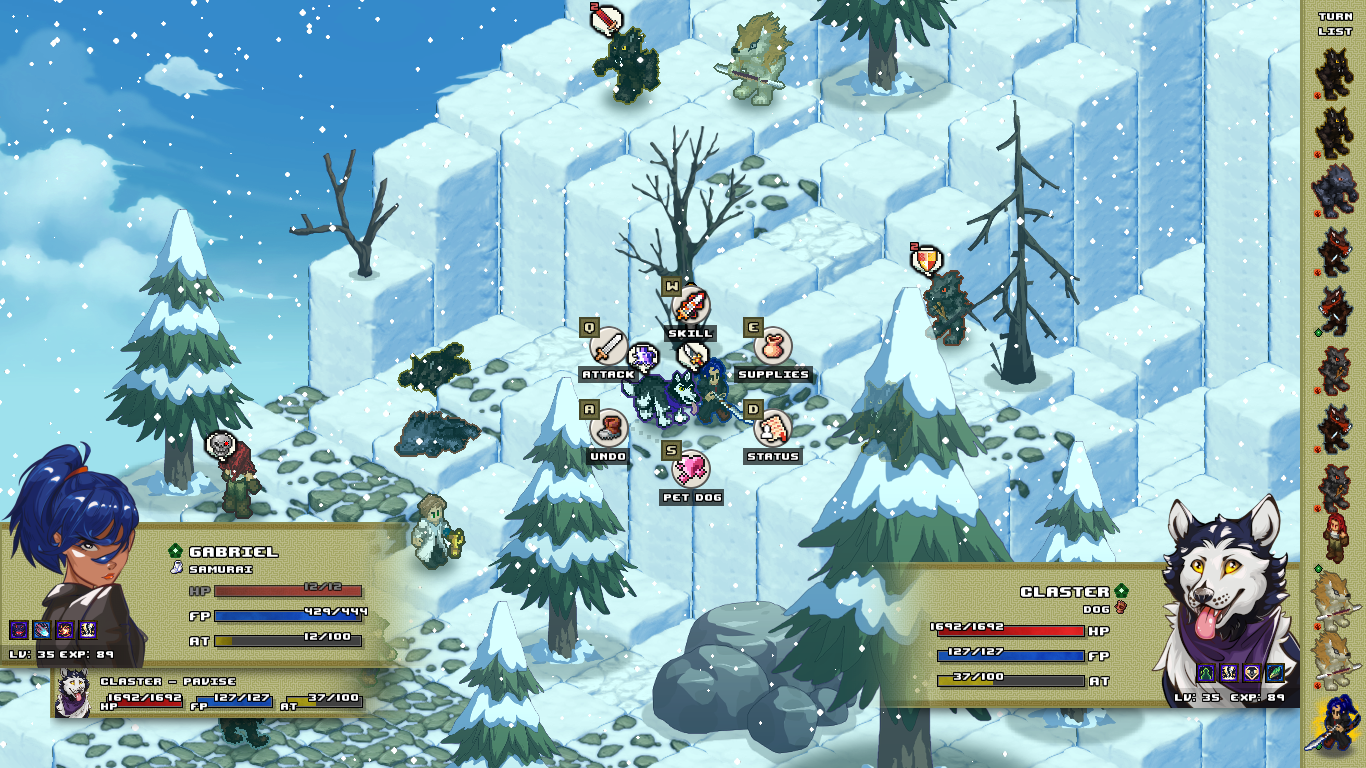This screenshot has height=768, width=1366.
Task: Choose the Attack command
Action: coord(607,347)
